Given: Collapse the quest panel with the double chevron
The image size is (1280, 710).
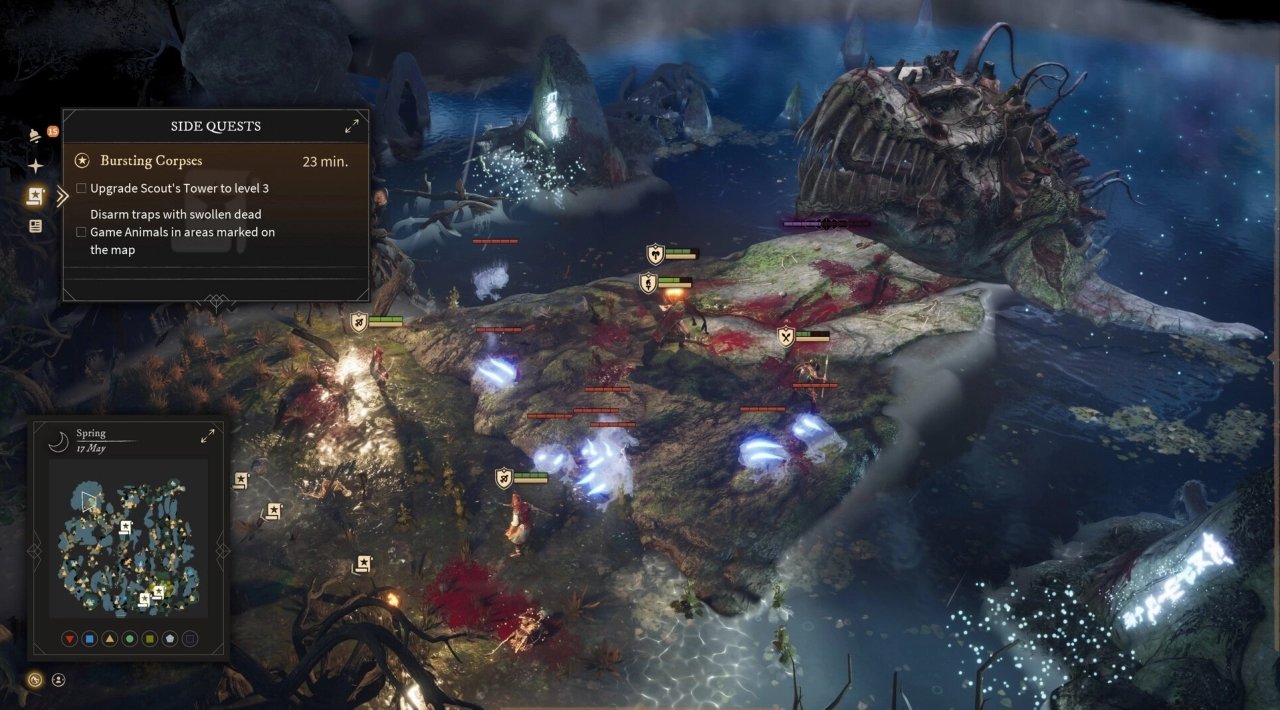Looking at the screenshot, I should point(62,196).
